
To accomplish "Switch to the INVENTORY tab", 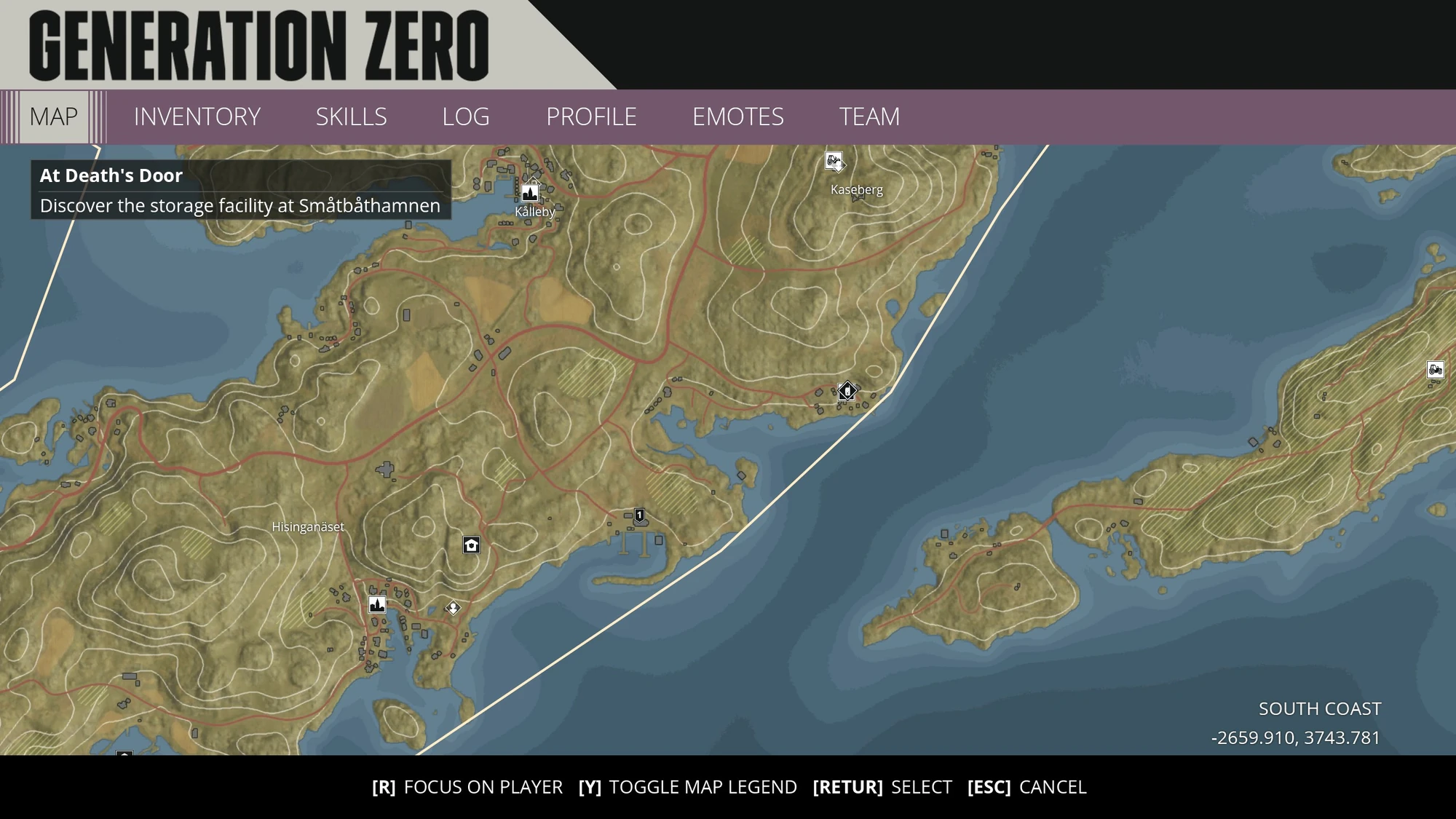I will [197, 116].
